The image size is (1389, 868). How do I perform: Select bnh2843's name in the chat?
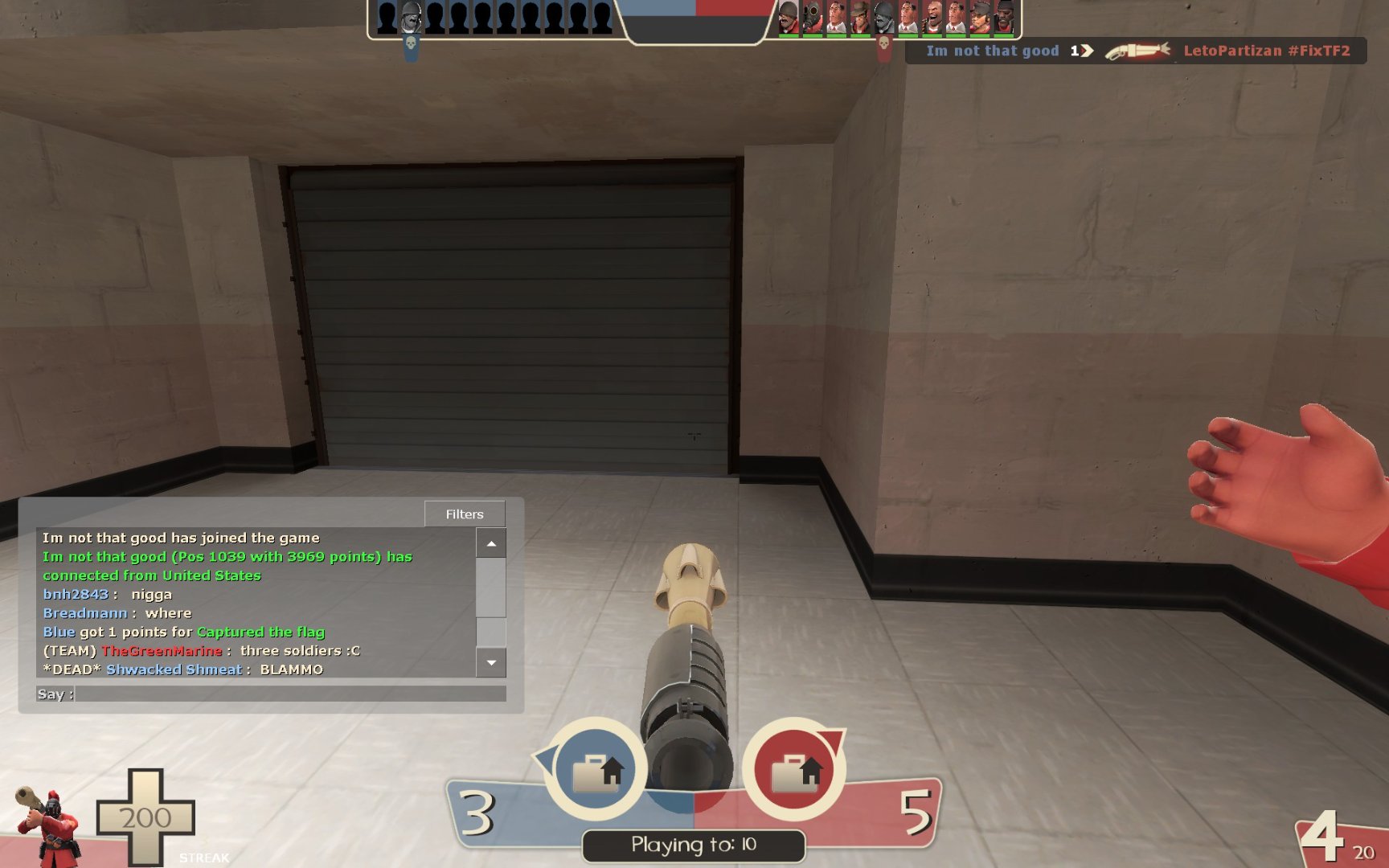tap(76, 595)
